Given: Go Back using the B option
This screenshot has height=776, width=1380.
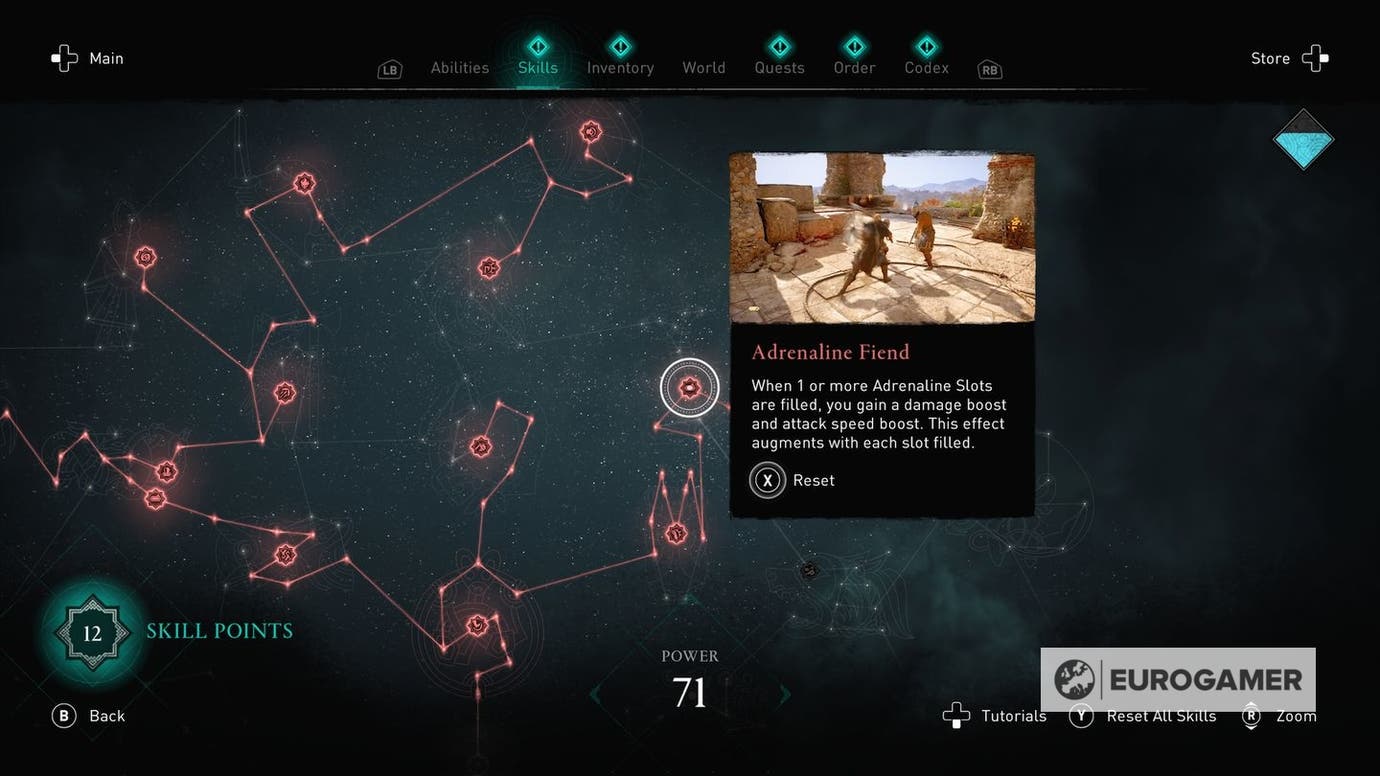Looking at the screenshot, I should coord(63,715).
